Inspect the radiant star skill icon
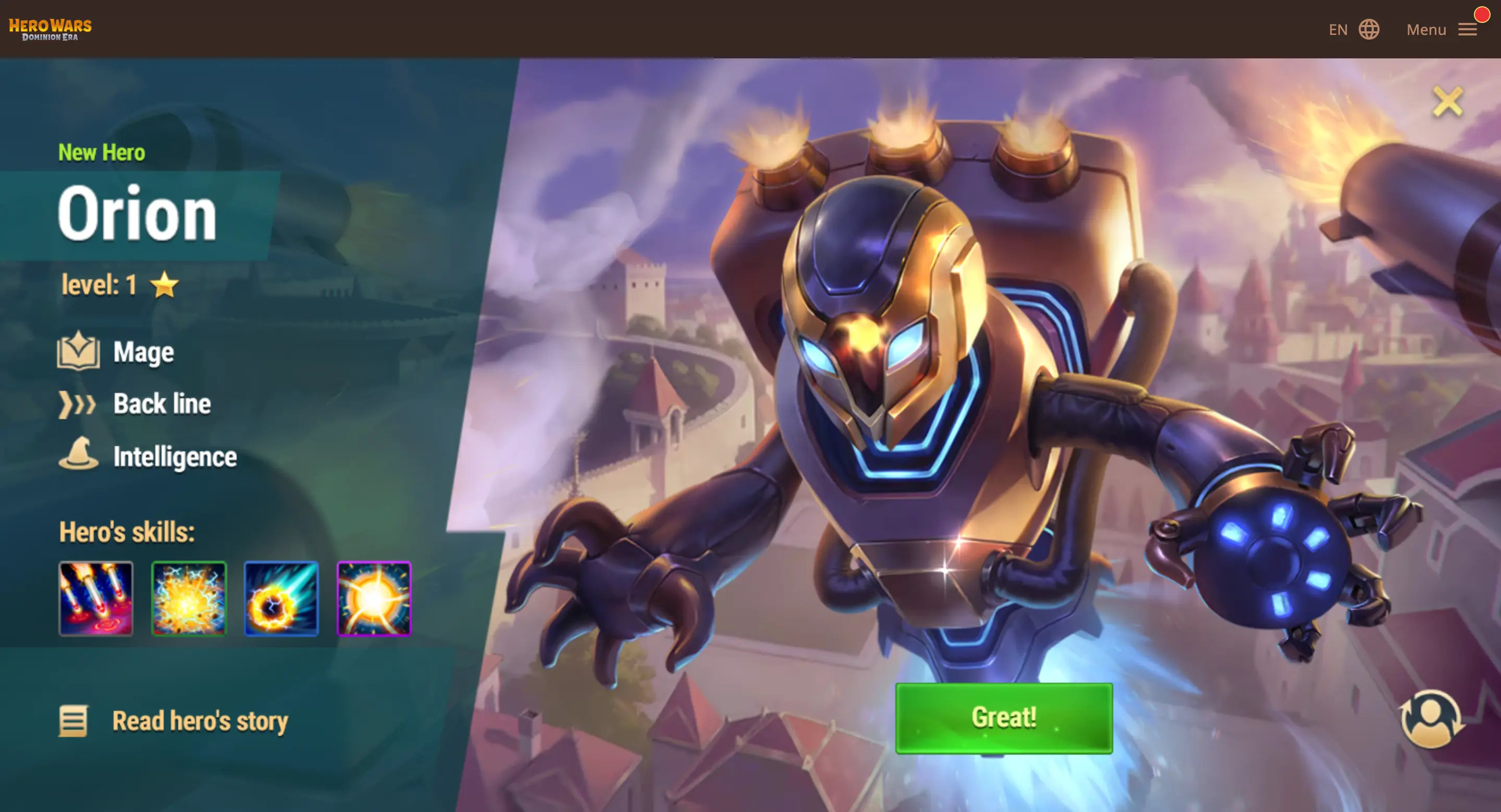 [x=374, y=599]
